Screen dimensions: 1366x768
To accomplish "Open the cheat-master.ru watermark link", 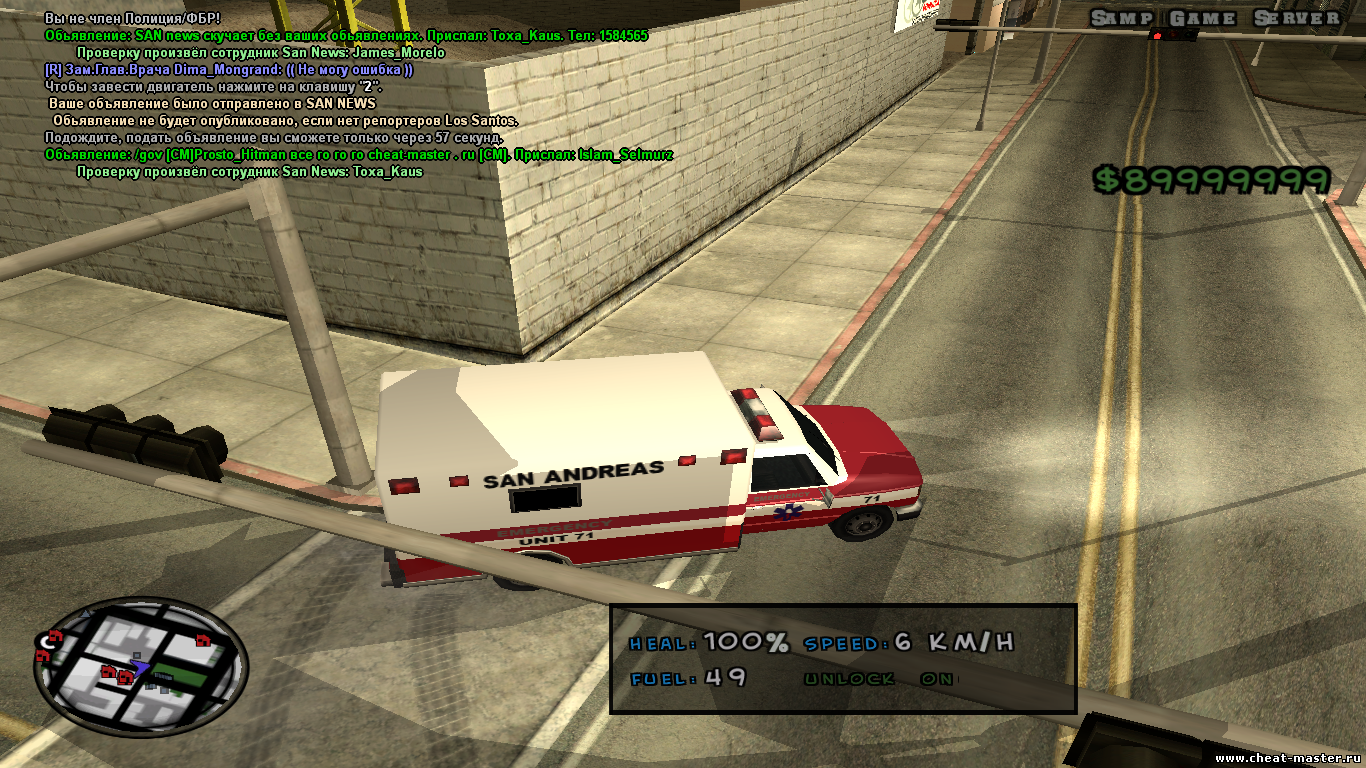I will click(x=1289, y=758).
